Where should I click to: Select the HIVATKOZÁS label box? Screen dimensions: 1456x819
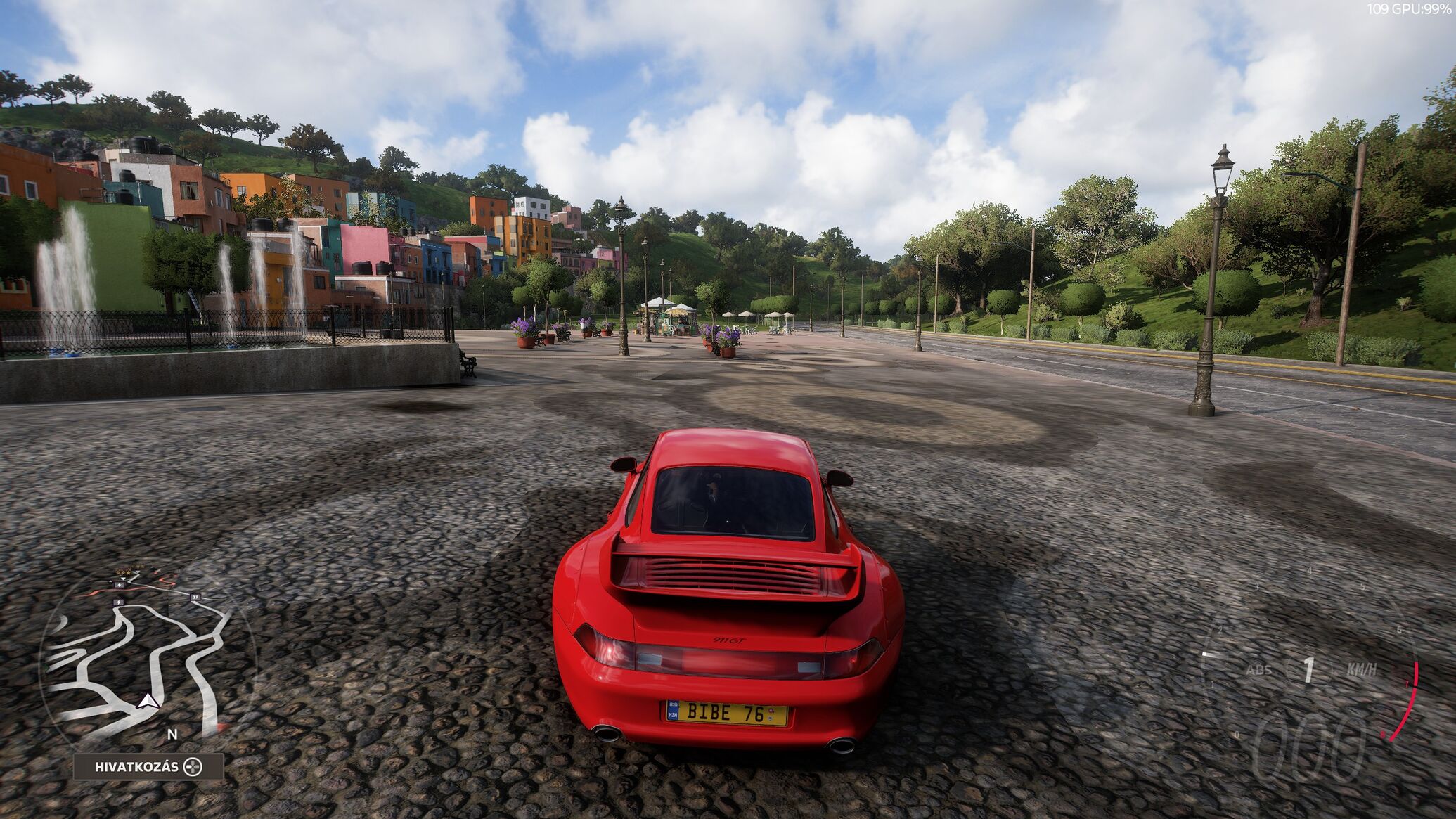148,767
